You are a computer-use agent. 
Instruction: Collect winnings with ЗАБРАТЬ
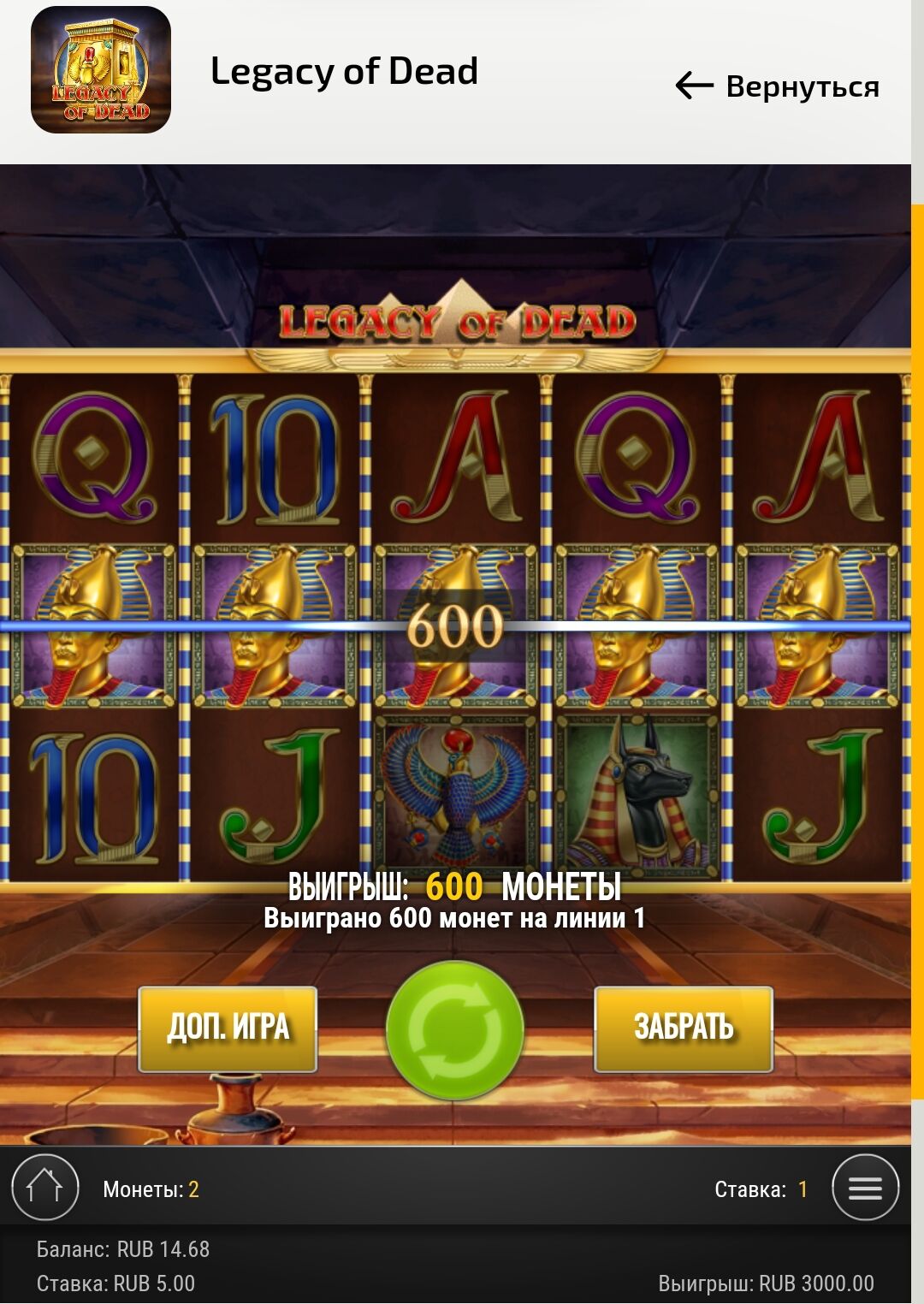click(684, 1028)
